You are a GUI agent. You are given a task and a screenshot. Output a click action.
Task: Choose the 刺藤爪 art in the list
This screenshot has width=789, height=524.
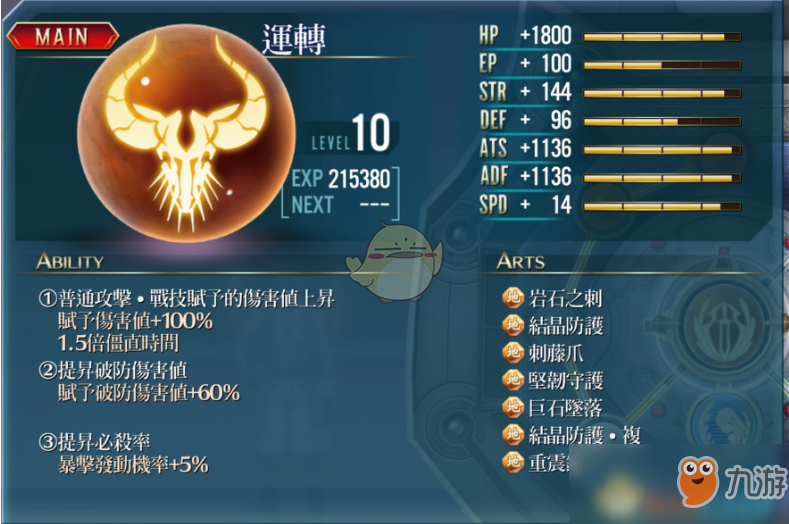tap(557, 353)
